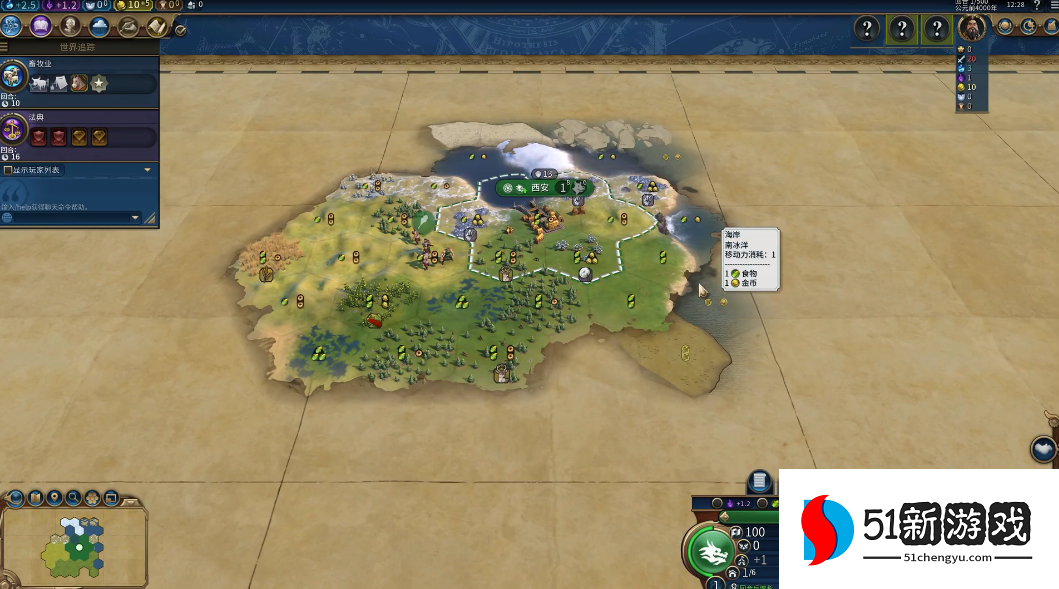This screenshot has height=589, width=1059.
Task: Select the Animal Husbandry research icon
Action: (14, 78)
